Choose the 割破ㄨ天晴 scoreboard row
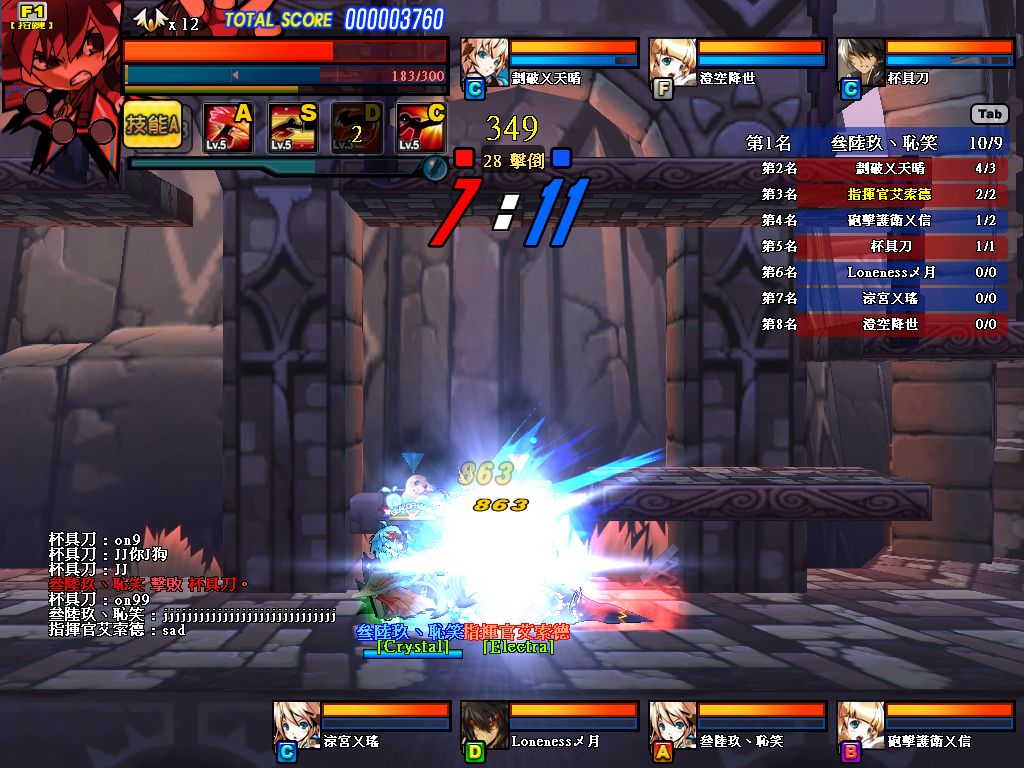This screenshot has height=768, width=1024. (x=878, y=169)
